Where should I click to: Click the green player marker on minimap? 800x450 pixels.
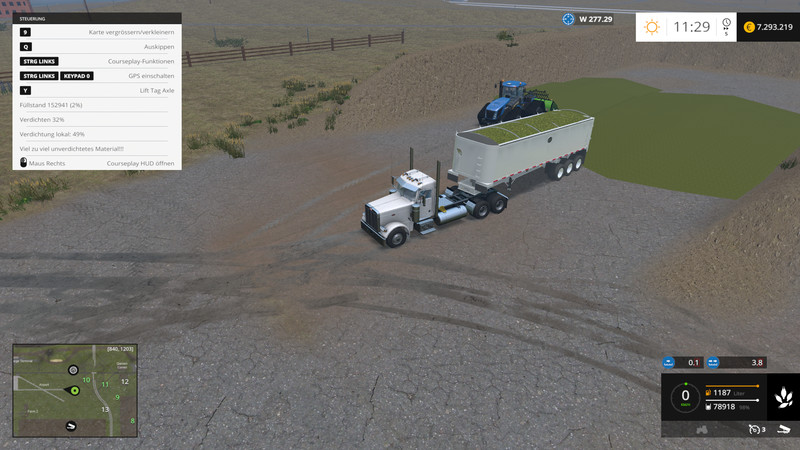[x=73, y=390]
